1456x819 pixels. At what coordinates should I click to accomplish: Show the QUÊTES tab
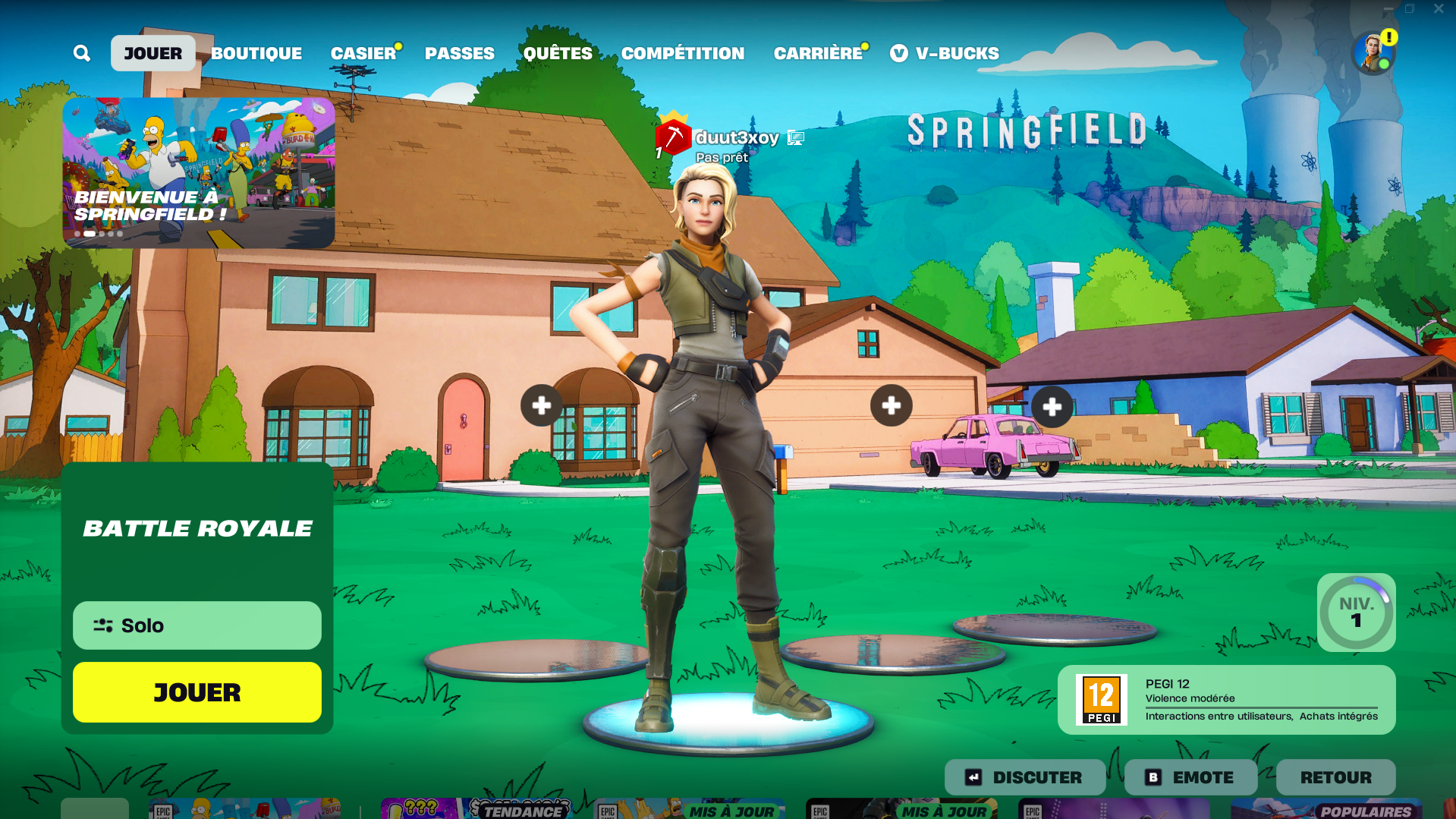tap(558, 53)
